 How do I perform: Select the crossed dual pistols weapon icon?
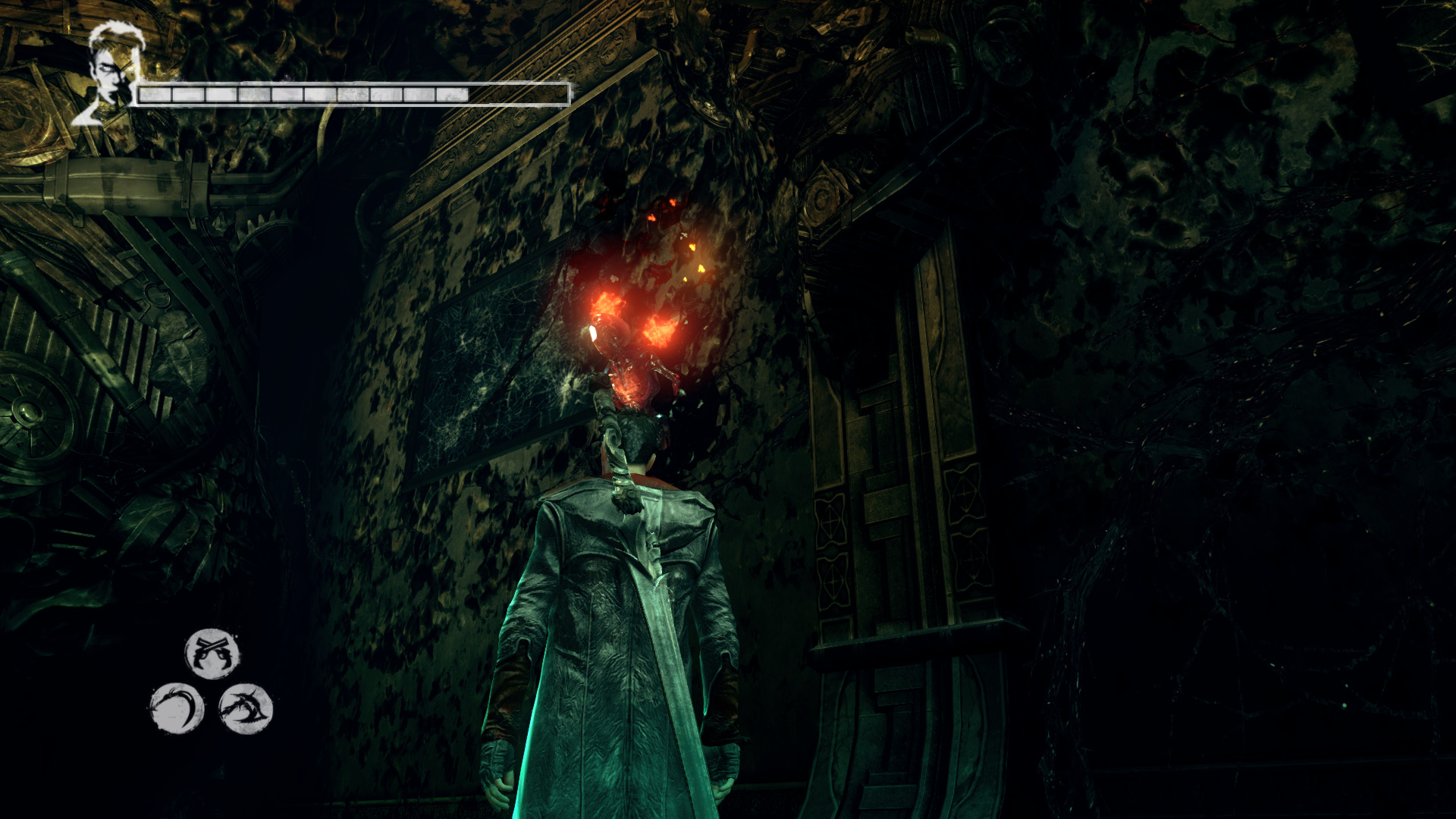(212, 653)
